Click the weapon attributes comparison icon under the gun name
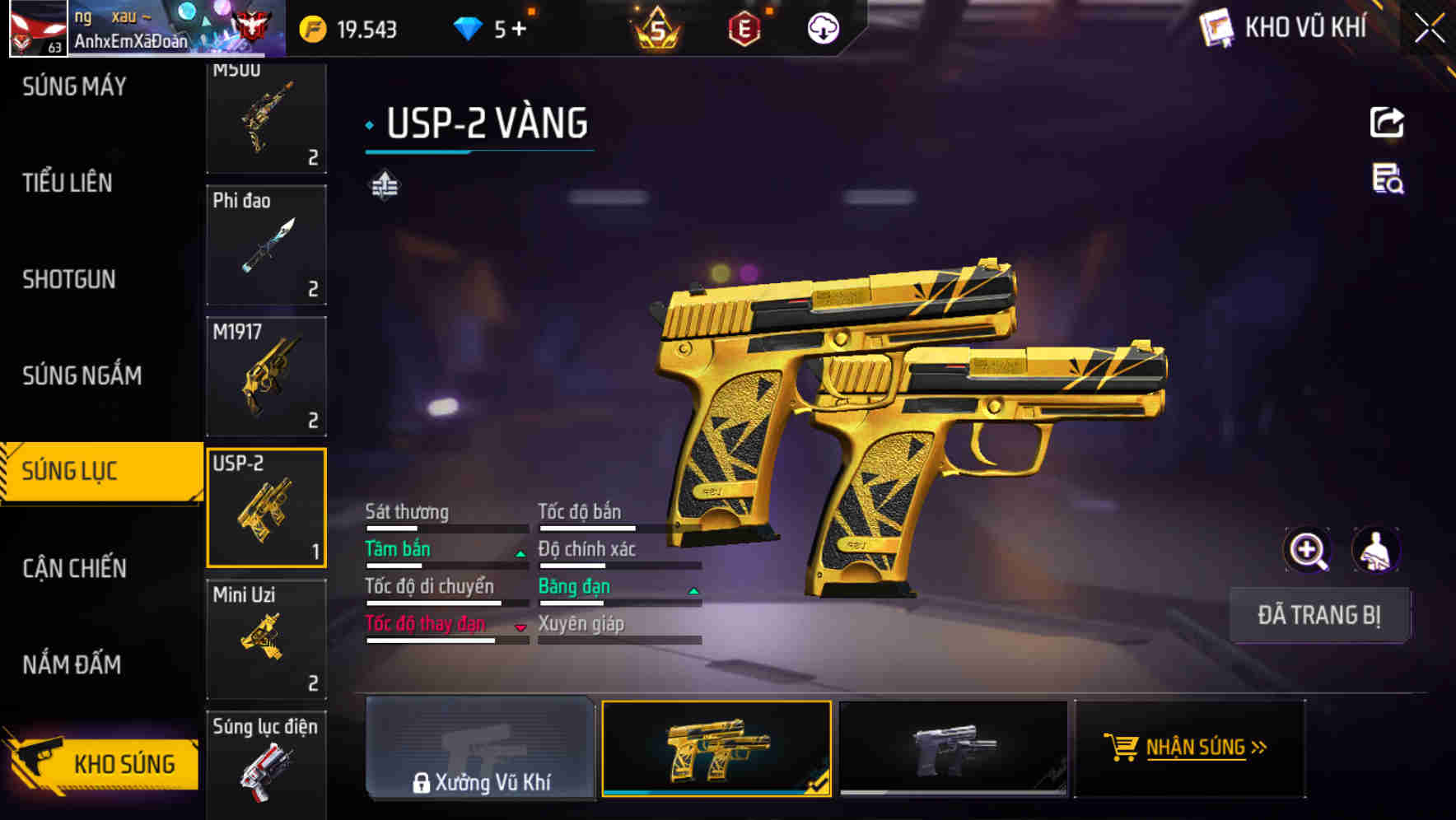1456x820 pixels. [385, 184]
